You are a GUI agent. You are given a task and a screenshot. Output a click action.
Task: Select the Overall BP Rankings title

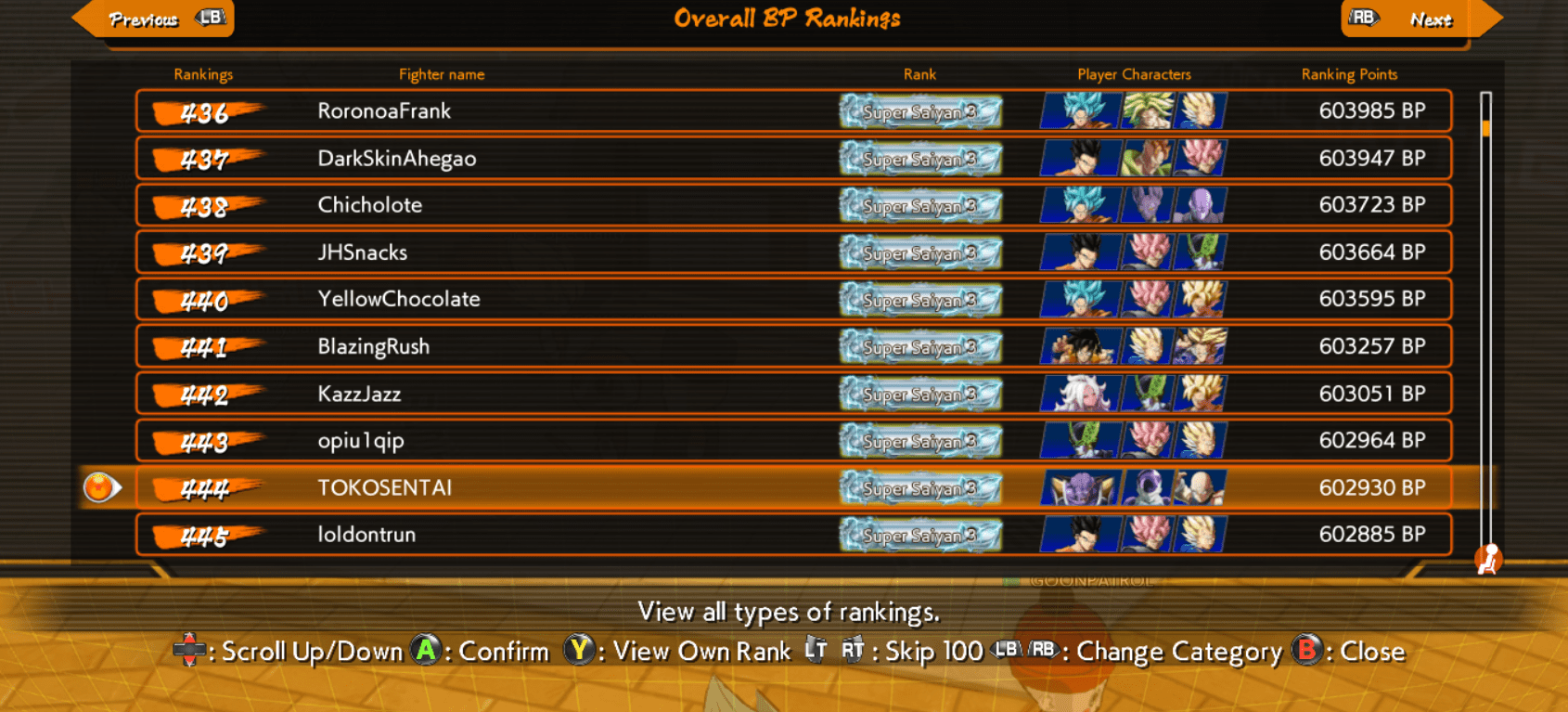click(787, 17)
